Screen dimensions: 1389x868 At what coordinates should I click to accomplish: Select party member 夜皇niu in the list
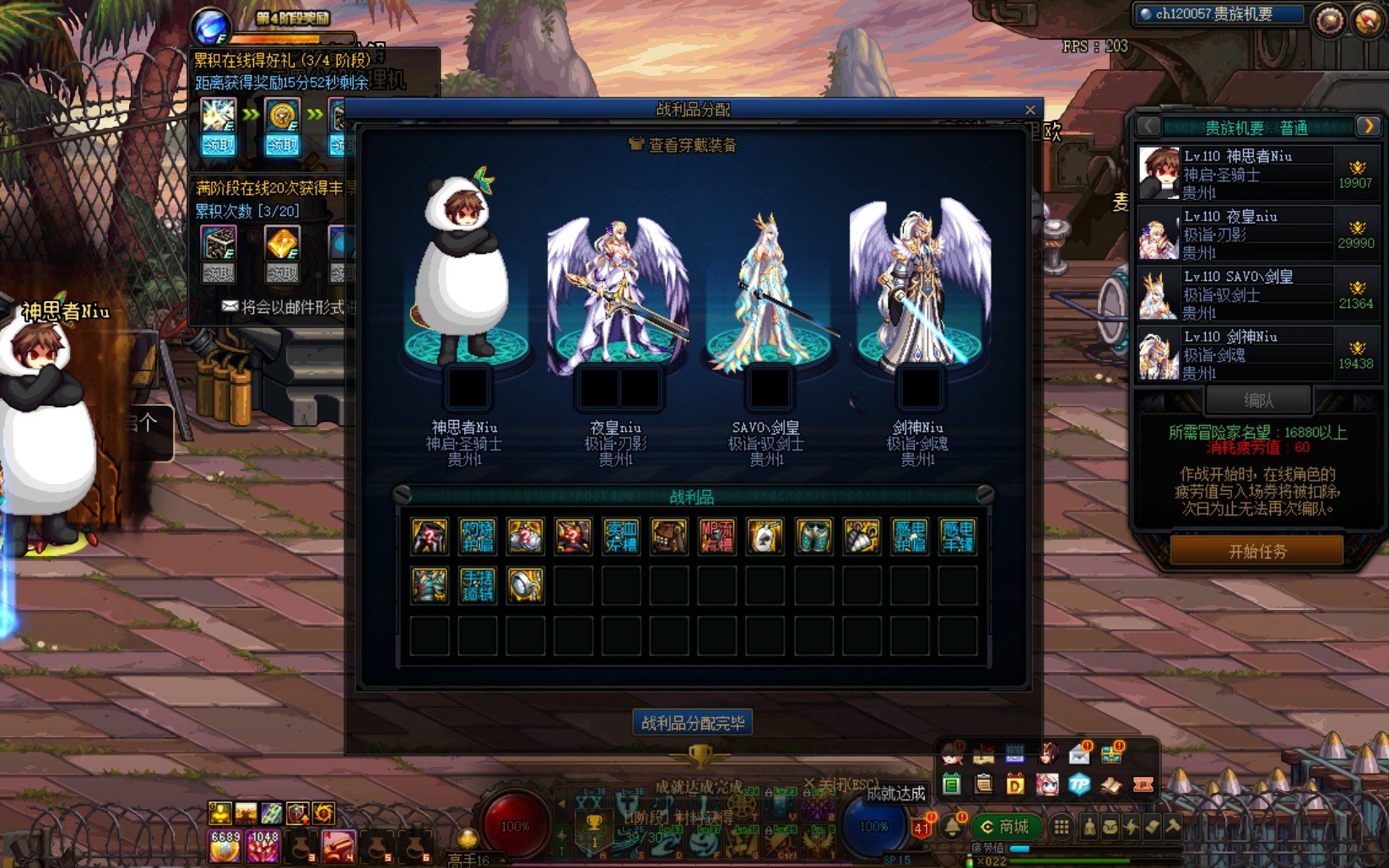tap(1257, 233)
